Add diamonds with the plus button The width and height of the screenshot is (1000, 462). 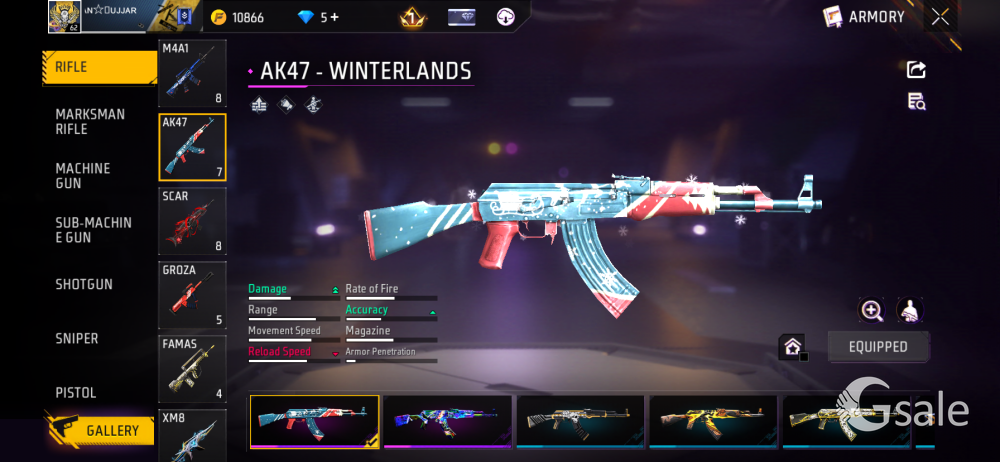coord(334,17)
